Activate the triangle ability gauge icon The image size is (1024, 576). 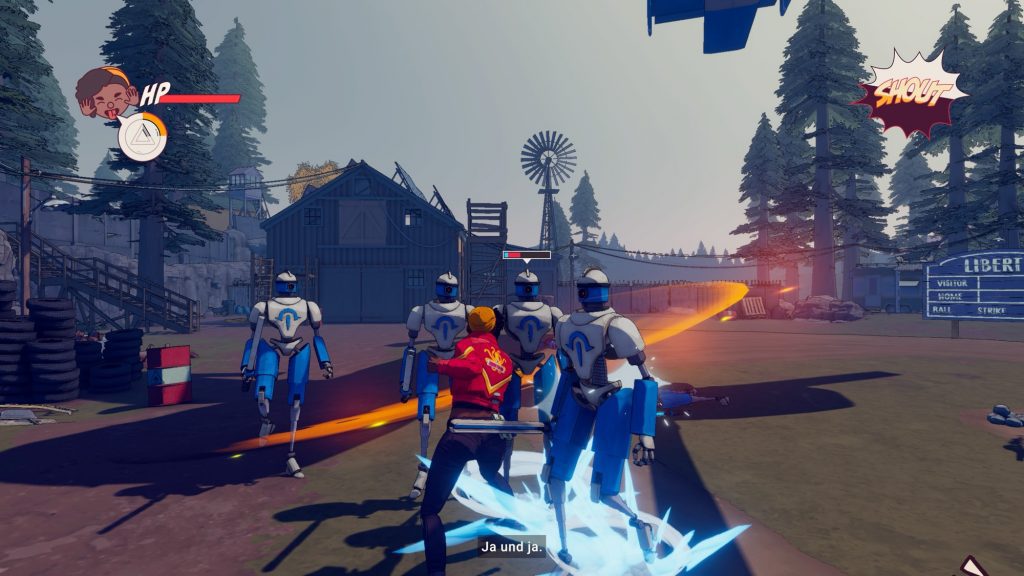pos(143,138)
